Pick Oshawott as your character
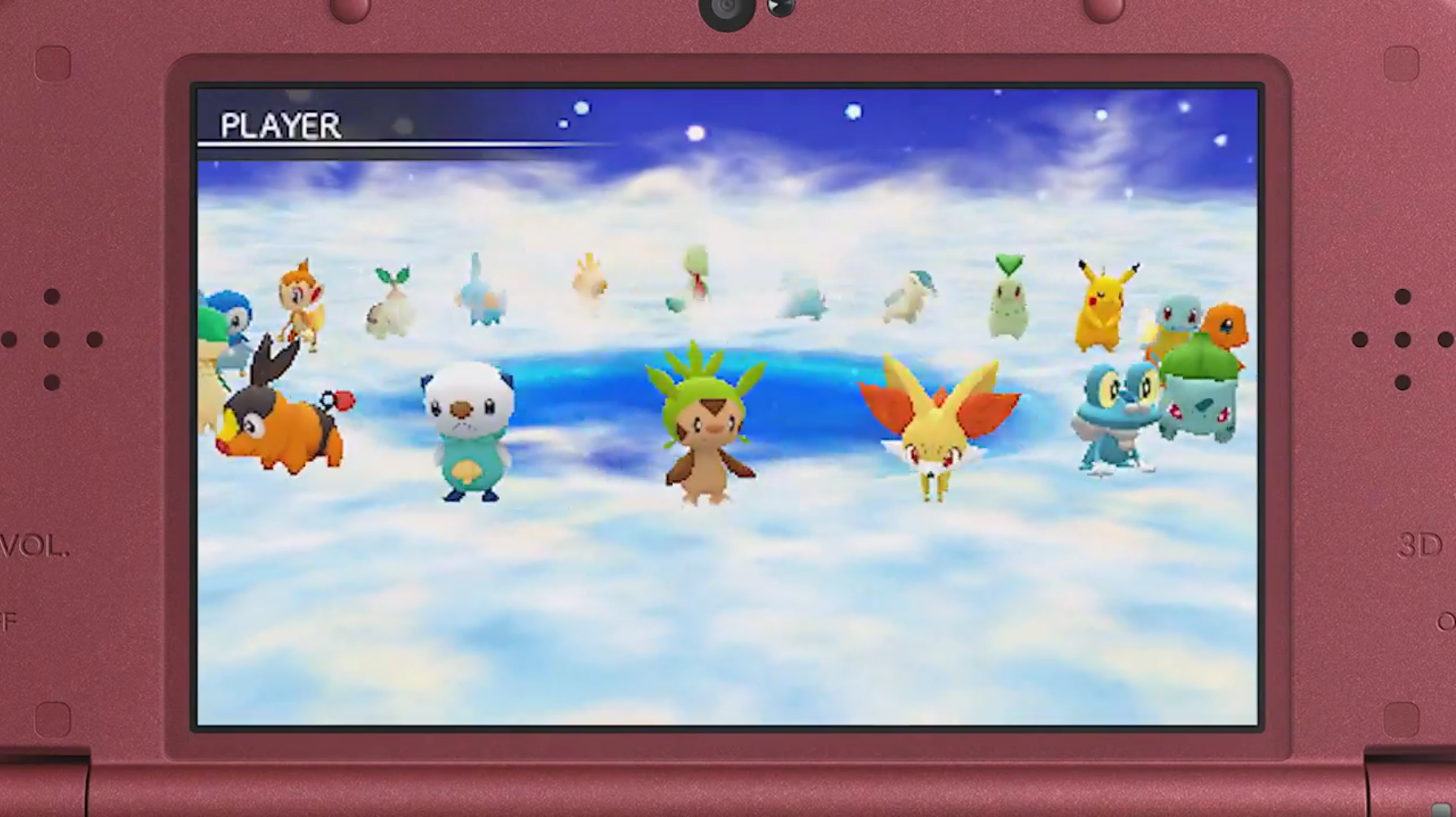1456x817 pixels. 468,430
